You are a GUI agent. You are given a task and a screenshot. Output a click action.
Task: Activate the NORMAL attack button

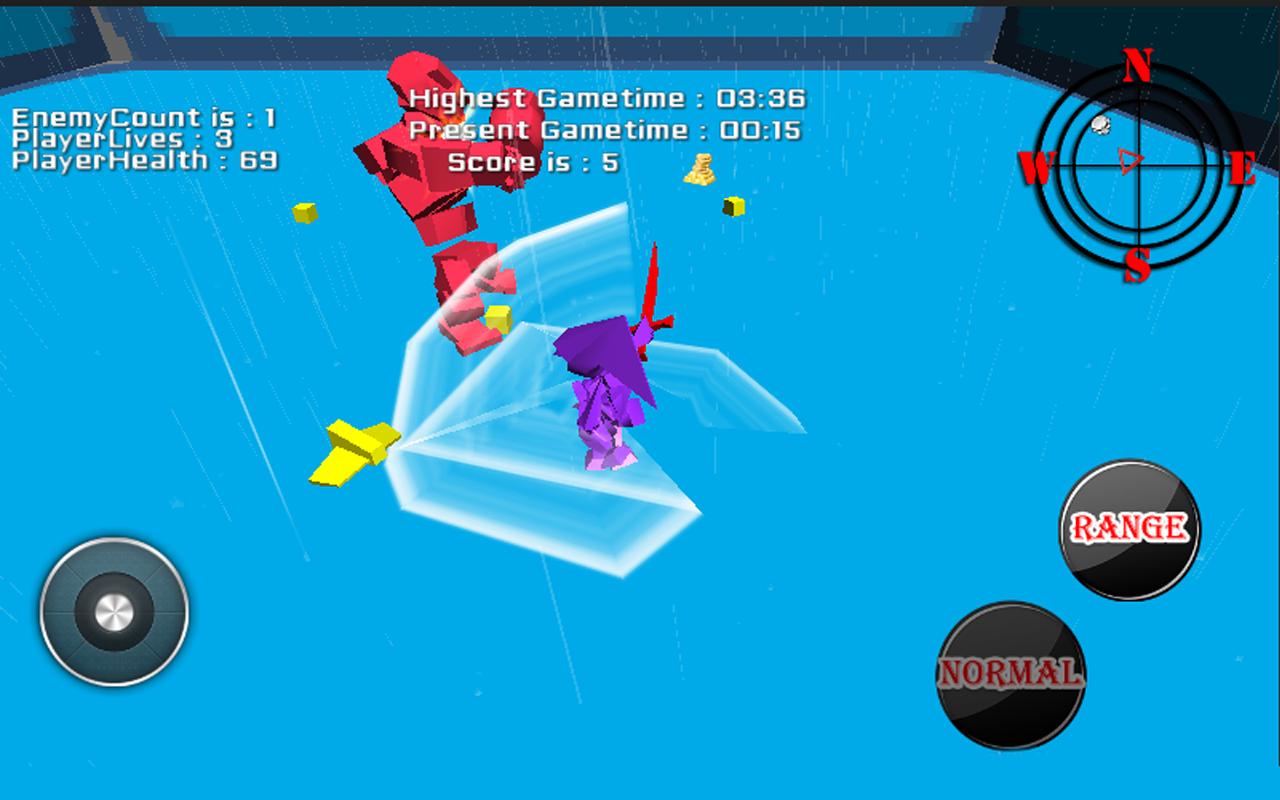tap(1011, 674)
